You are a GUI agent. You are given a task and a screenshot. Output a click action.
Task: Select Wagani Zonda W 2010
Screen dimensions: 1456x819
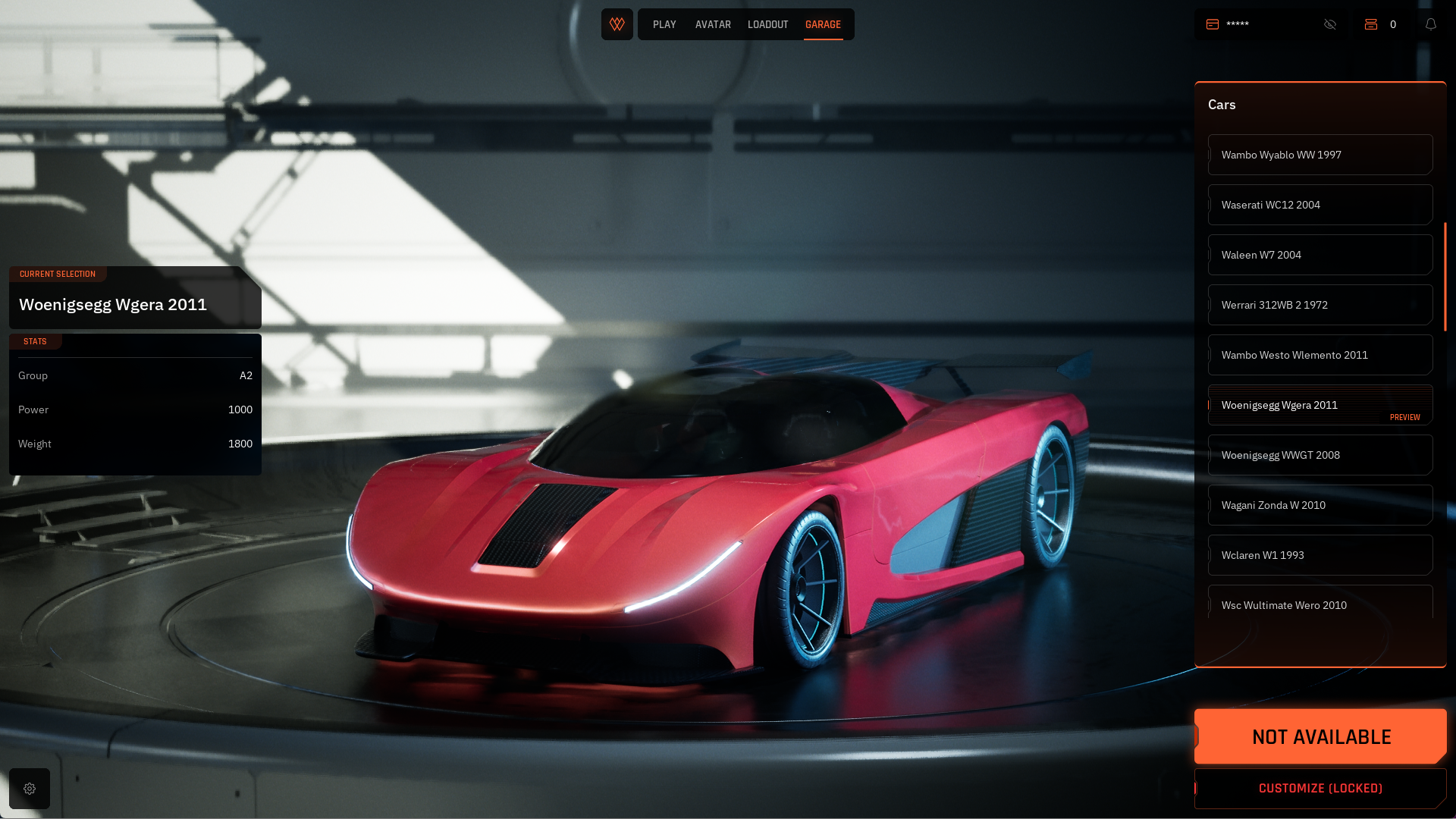pyautogui.click(x=1319, y=505)
